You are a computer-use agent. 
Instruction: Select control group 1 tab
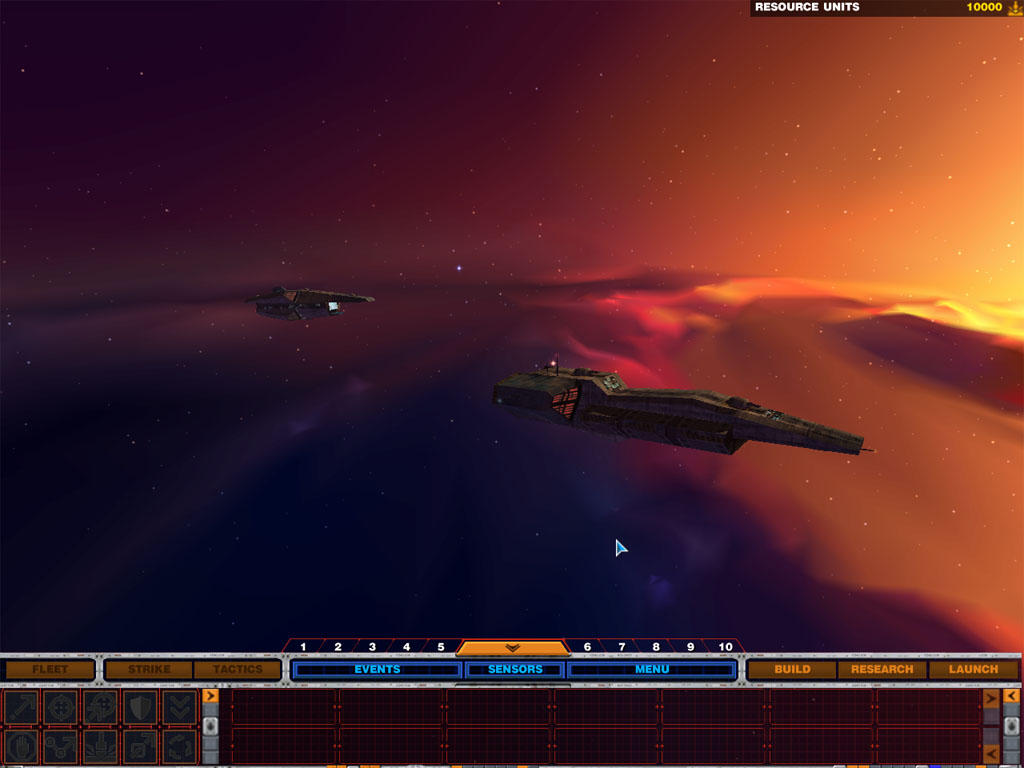coord(303,647)
